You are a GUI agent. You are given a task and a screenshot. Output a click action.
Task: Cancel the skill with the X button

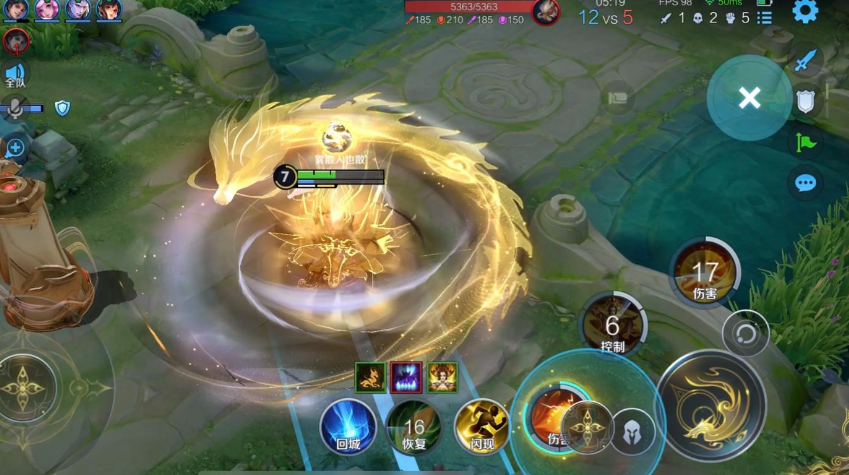(749, 97)
